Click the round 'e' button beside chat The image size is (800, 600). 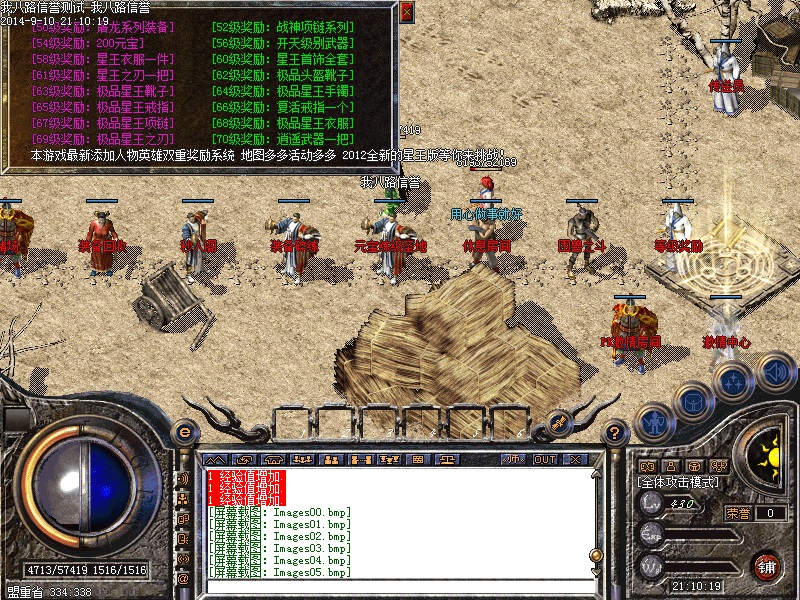pyautogui.click(x=184, y=431)
